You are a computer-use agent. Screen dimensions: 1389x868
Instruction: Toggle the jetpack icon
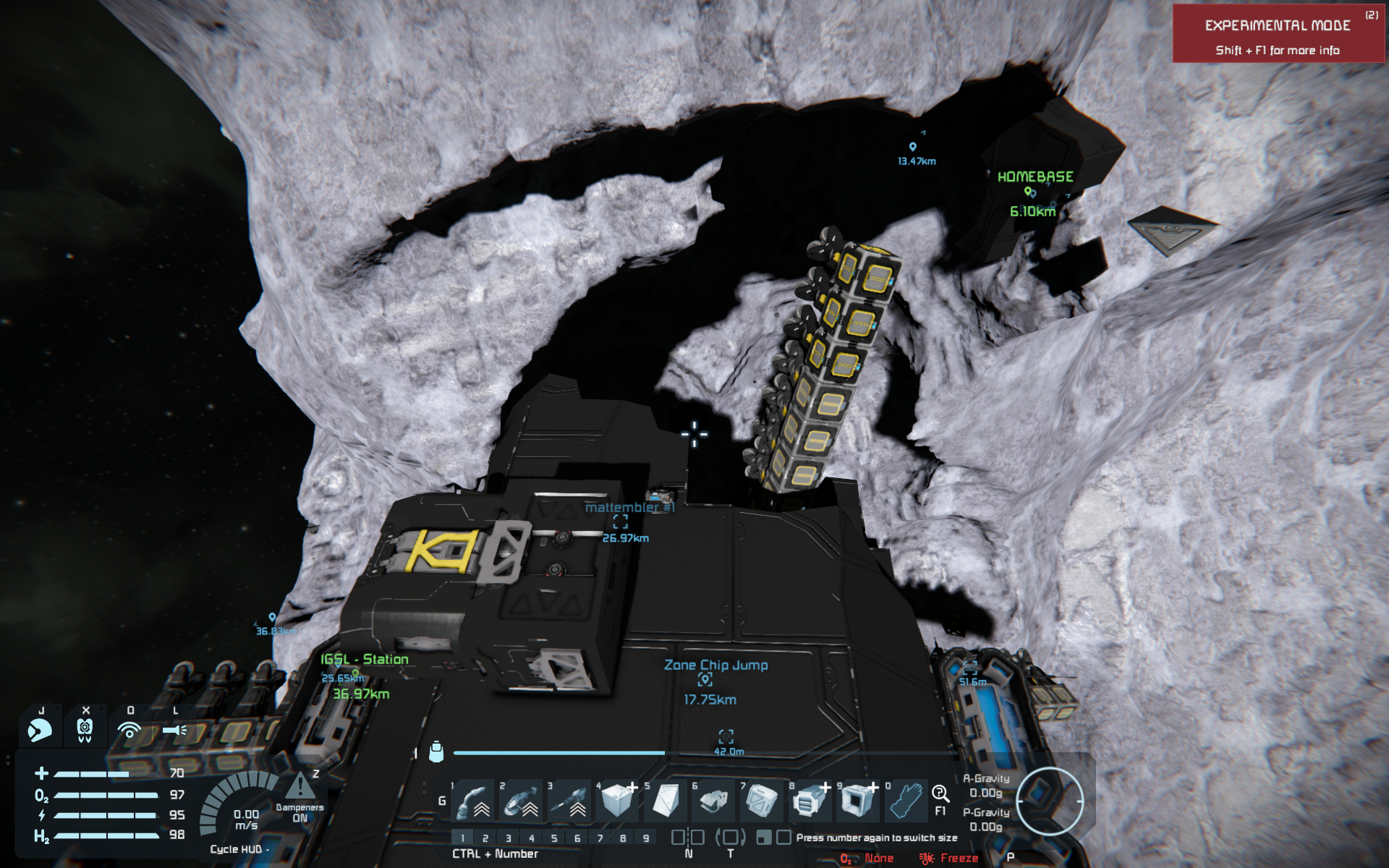point(85,730)
